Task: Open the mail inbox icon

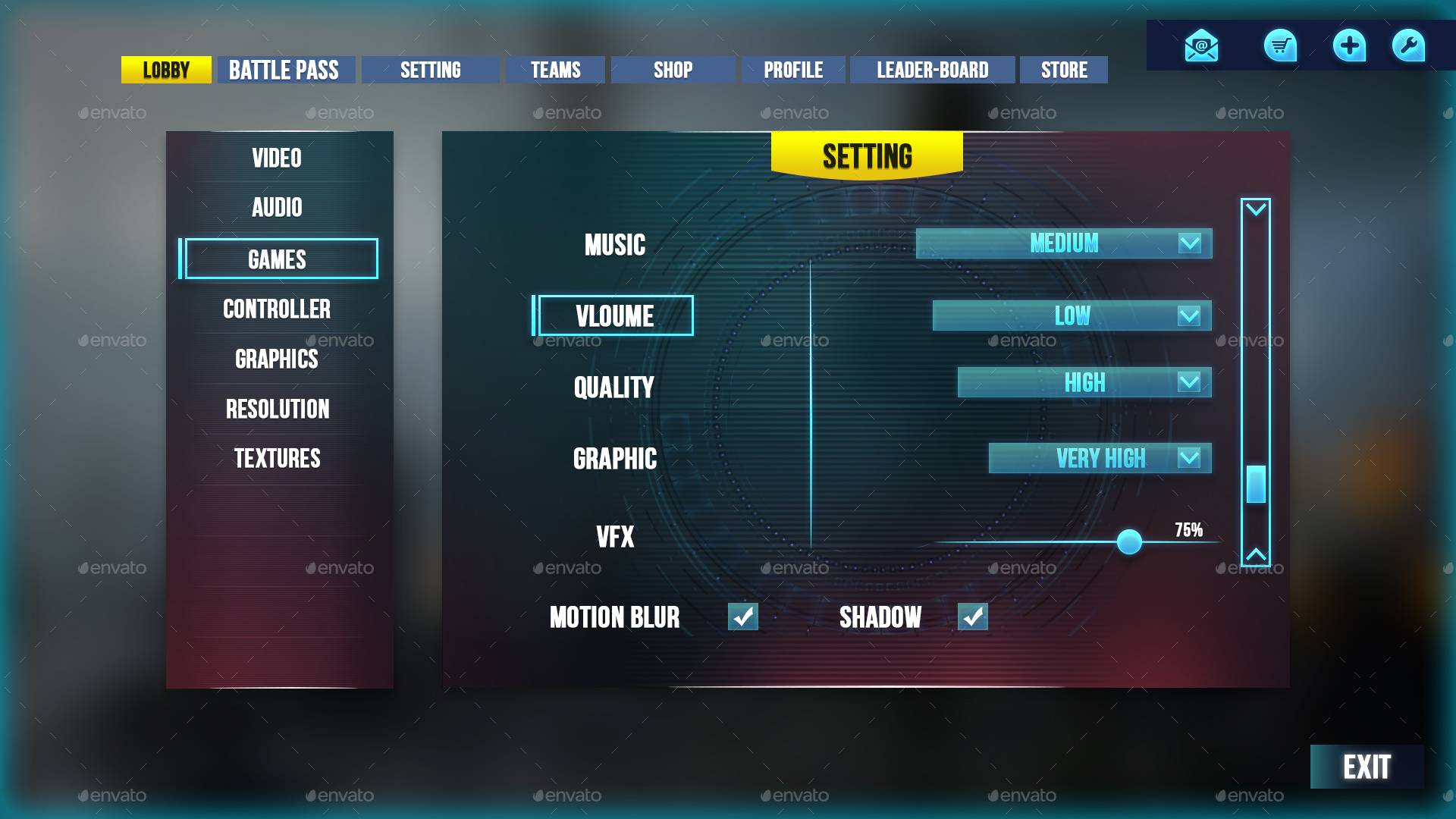Action: pyautogui.click(x=1200, y=45)
